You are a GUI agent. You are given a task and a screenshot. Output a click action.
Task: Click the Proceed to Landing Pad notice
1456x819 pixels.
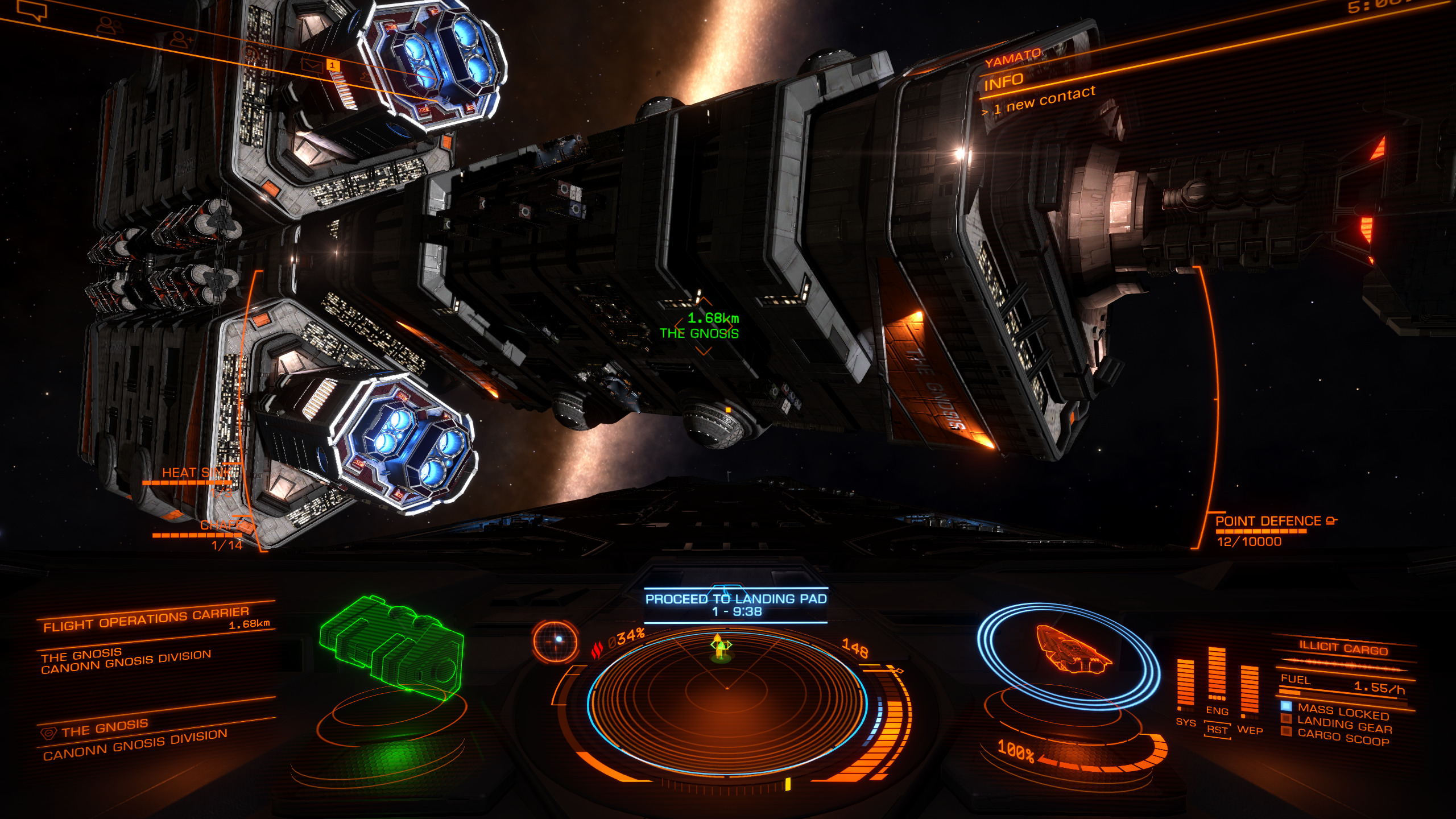pyautogui.click(x=736, y=605)
